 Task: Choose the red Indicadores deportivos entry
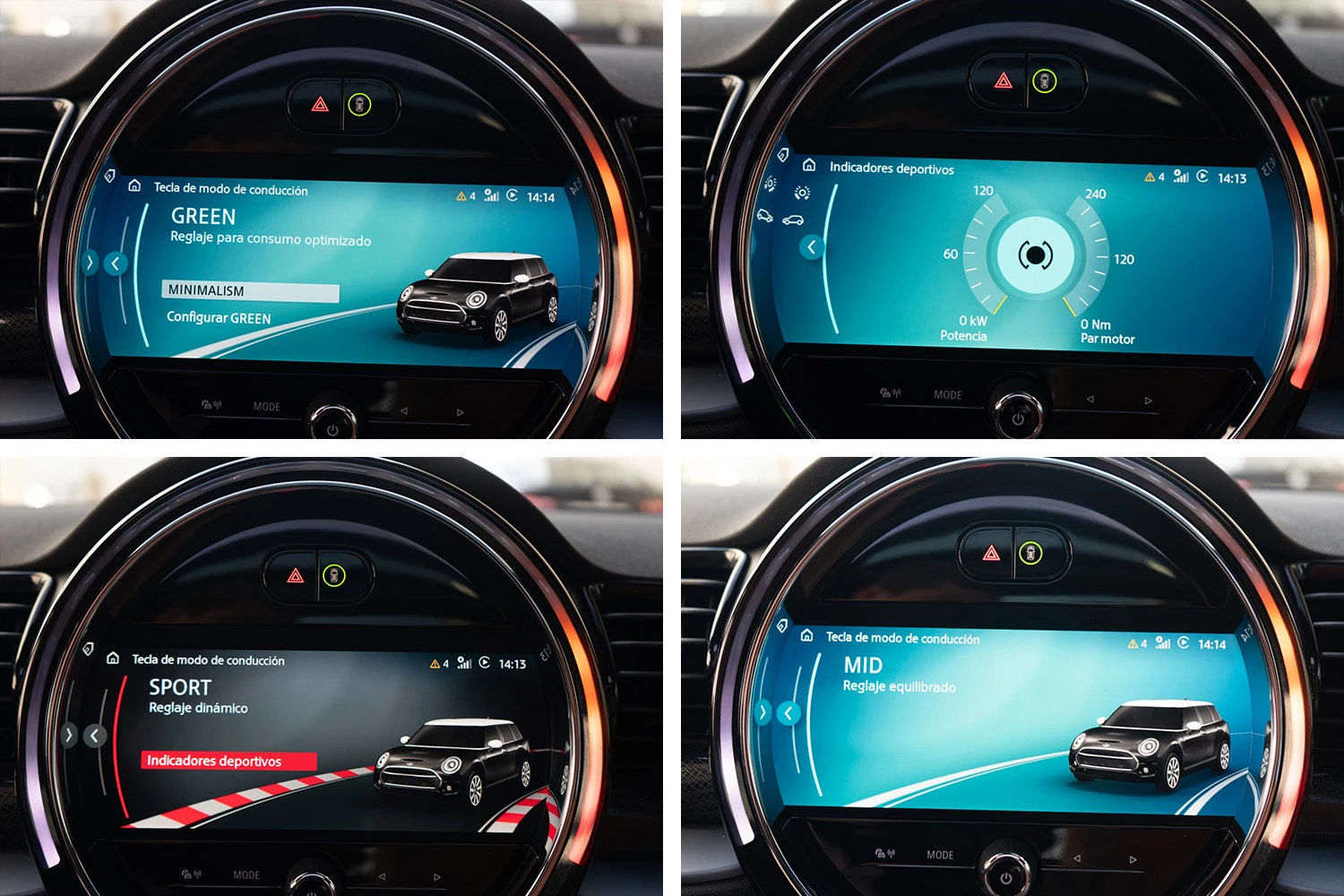click(228, 761)
